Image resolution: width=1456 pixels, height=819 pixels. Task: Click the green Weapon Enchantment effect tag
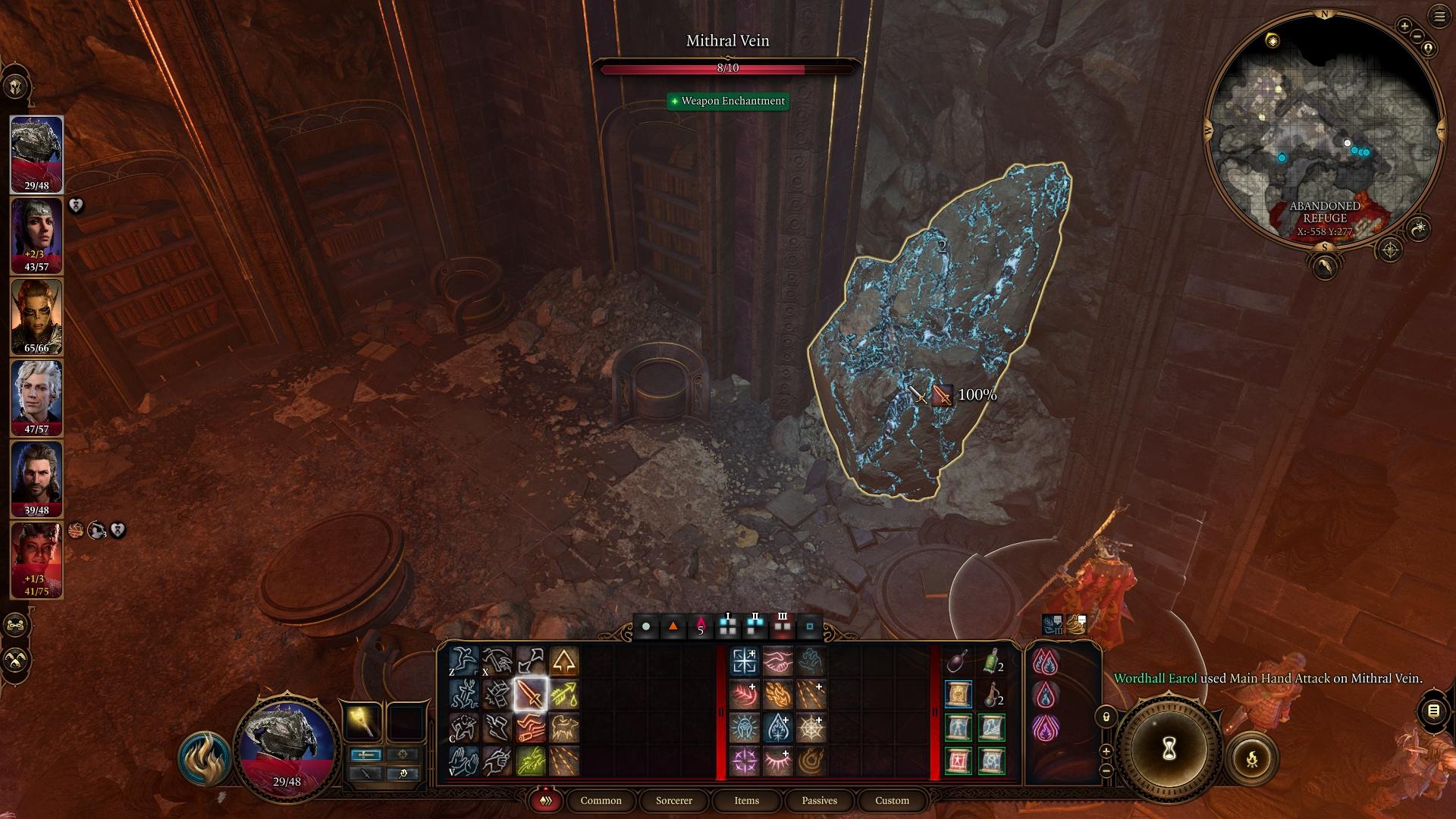(728, 101)
